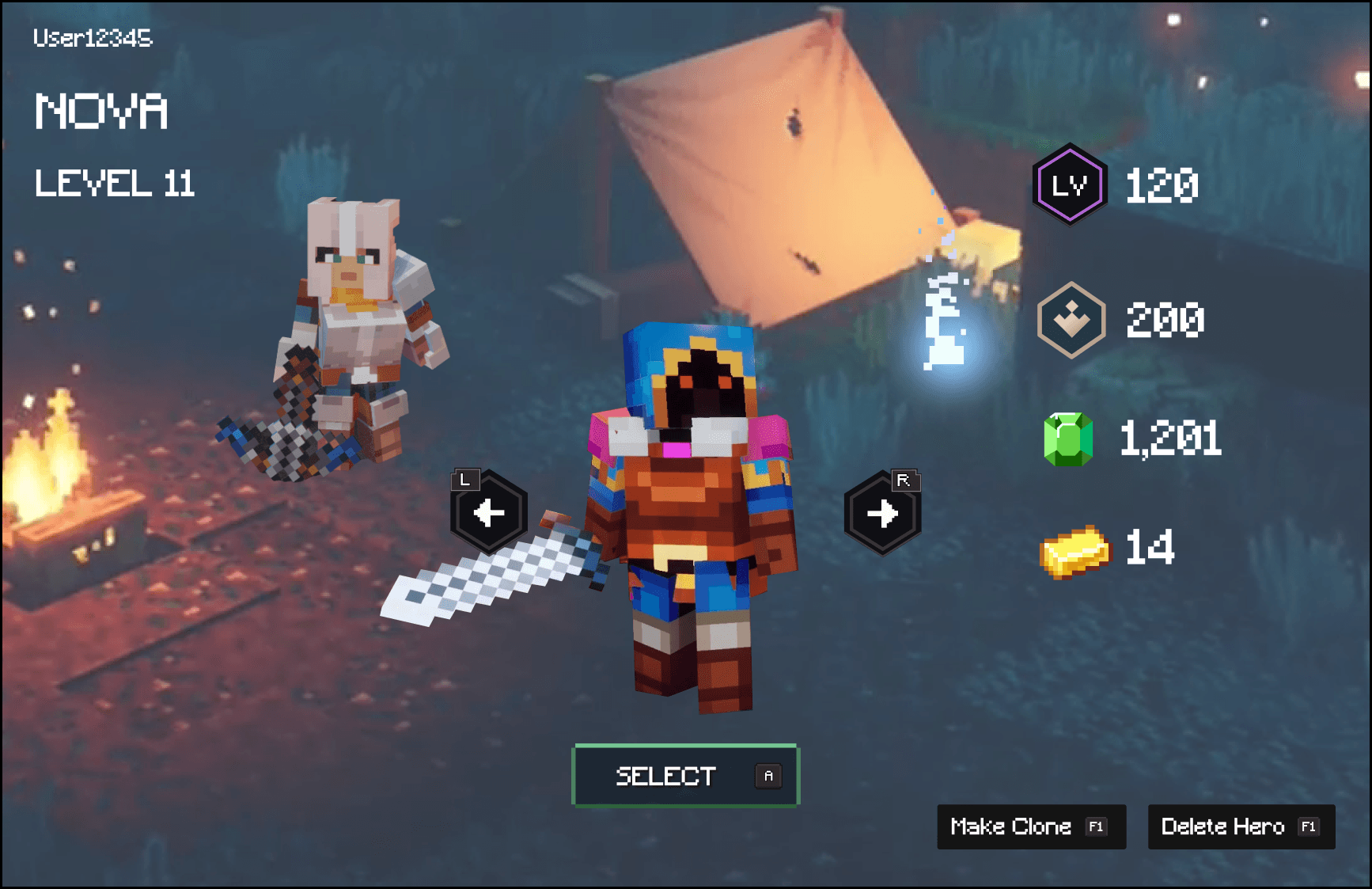Screen dimensions: 1372x889
Task: Choose the Delete Hero option
Action: click(x=1241, y=826)
